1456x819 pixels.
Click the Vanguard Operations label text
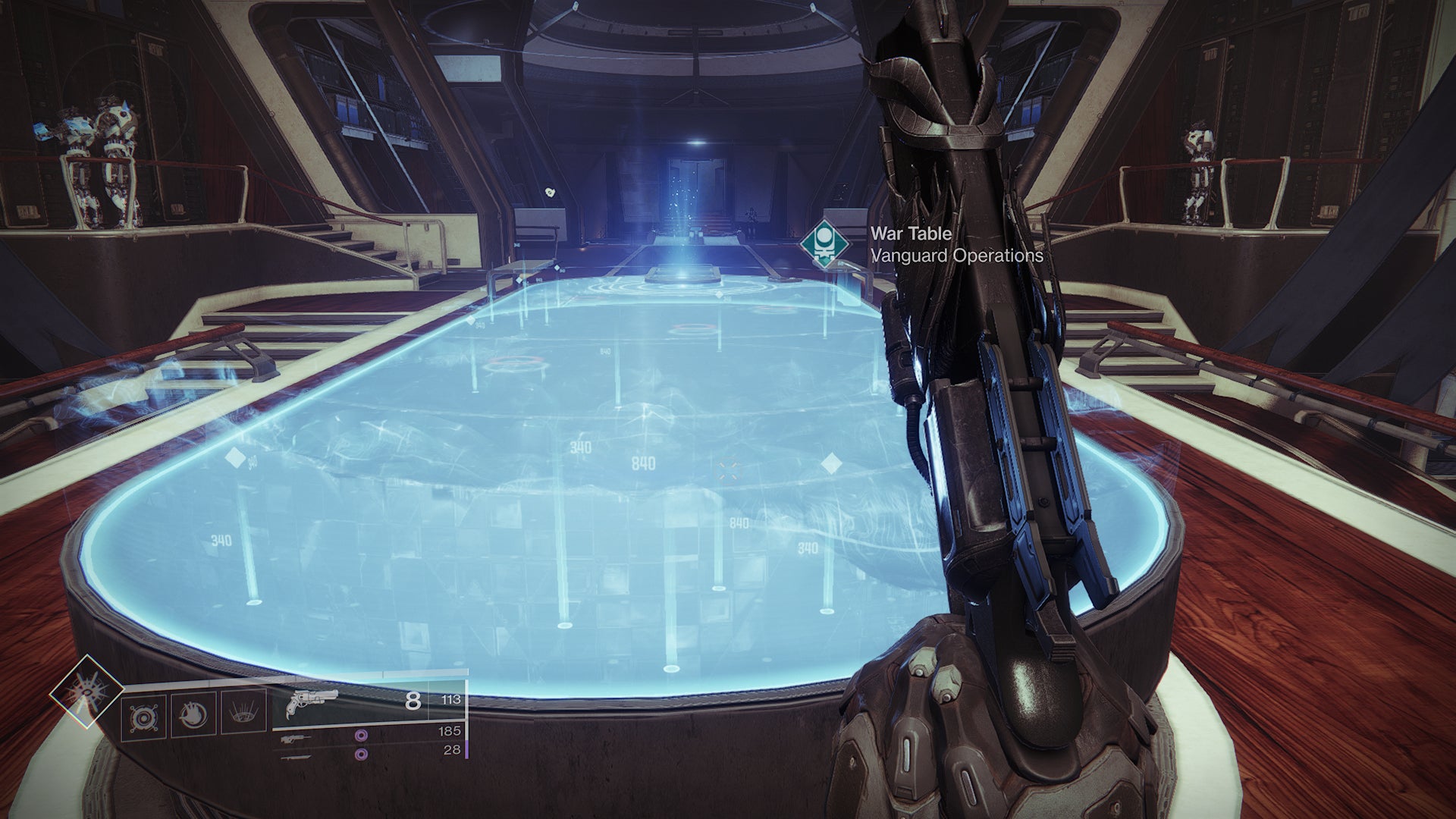click(x=957, y=256)
